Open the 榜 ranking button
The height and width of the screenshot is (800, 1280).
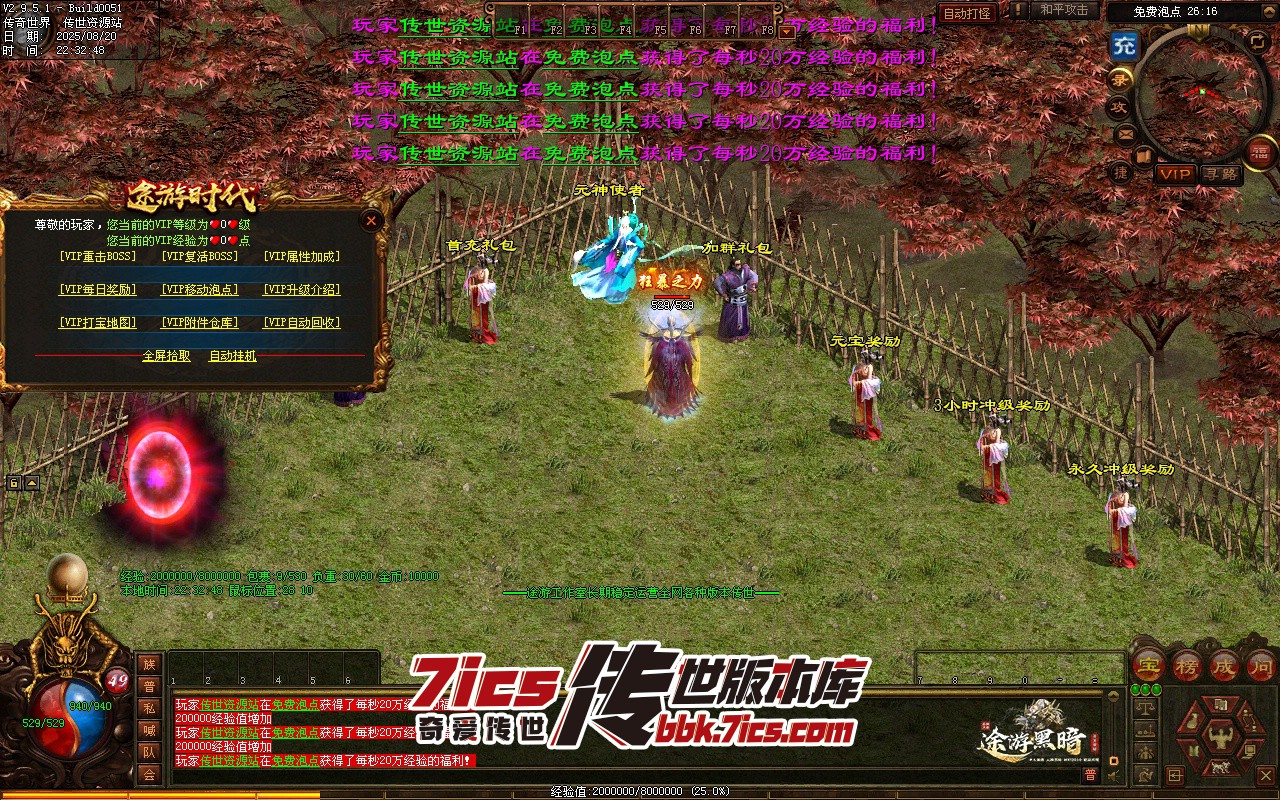click(x=1187, y=664)
